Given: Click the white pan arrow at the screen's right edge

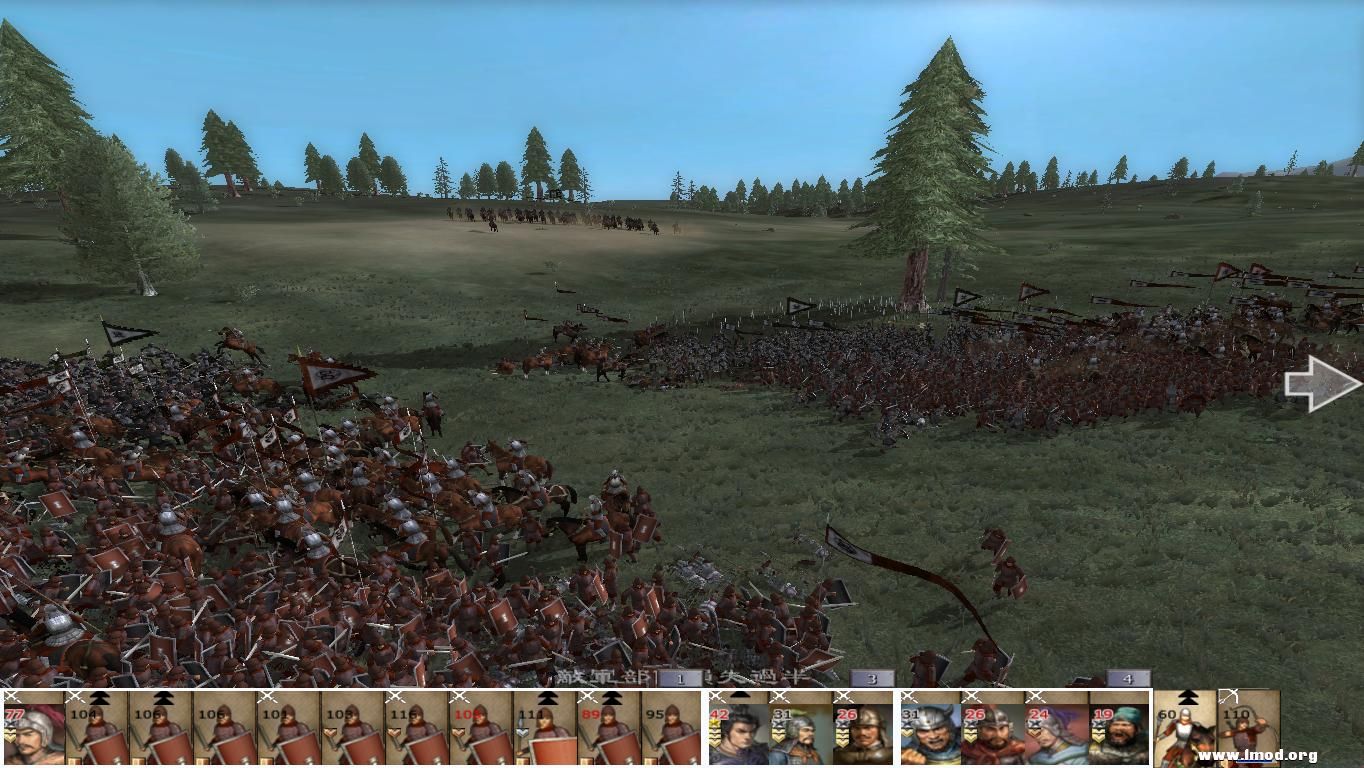Looking at the screenshot, I should tap(1322, 383).
